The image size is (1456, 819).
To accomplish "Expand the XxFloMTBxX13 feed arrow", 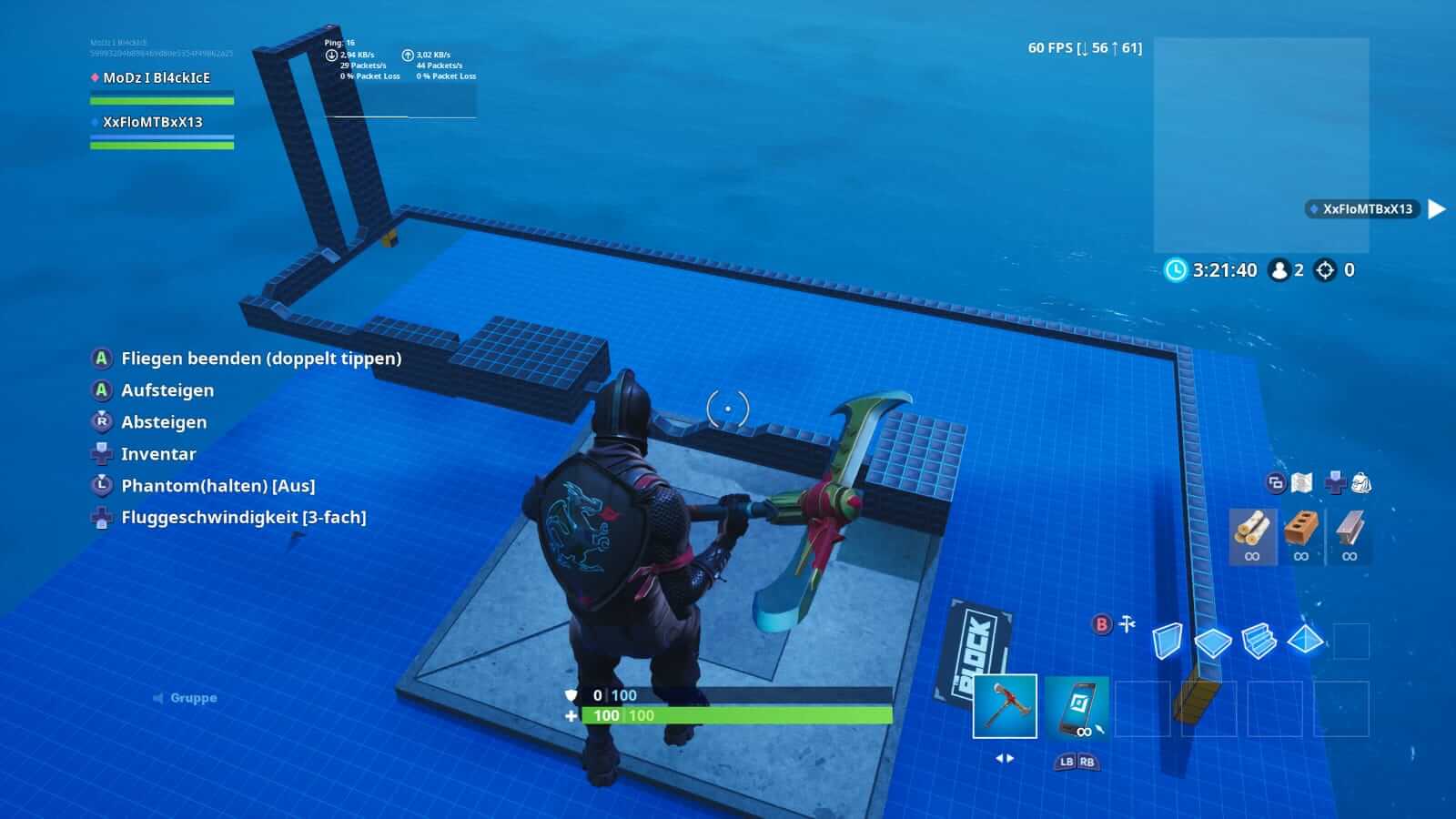I will [1436, 209].
